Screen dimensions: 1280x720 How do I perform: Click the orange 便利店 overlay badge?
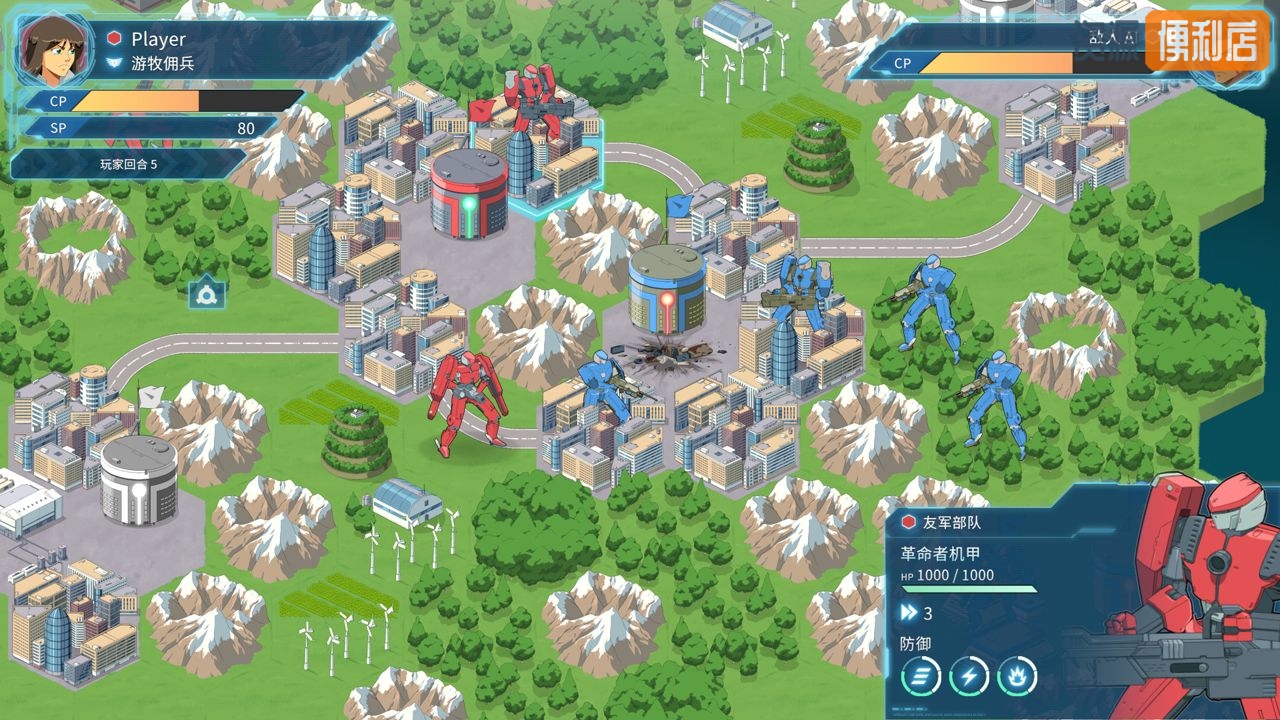[x=1206, y=41]
